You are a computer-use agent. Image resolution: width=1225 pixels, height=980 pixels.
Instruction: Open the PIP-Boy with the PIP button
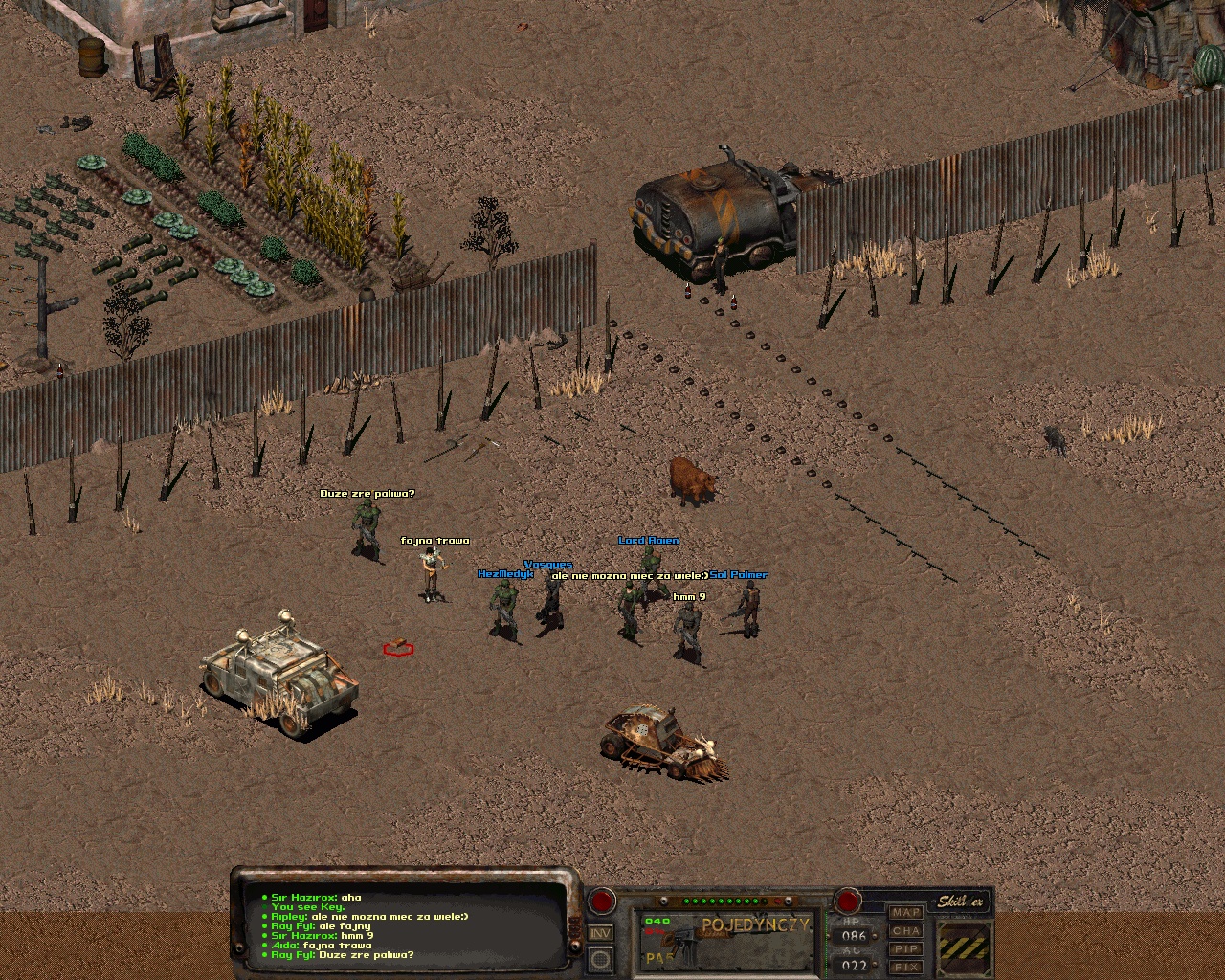point(906,949)
